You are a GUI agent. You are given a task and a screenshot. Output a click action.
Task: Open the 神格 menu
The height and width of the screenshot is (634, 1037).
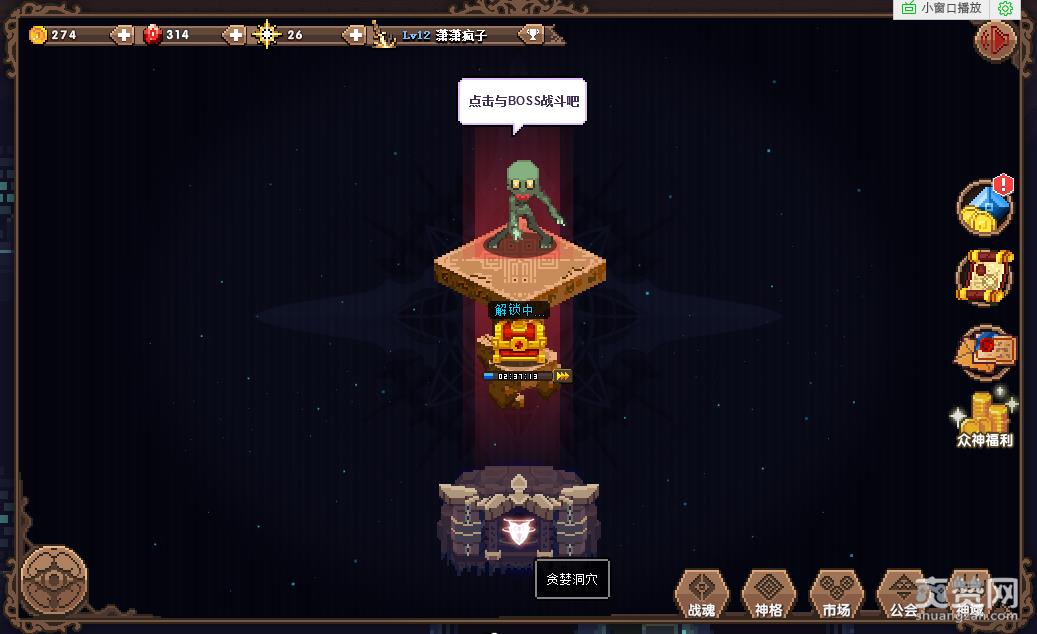(x=769, y=595)
